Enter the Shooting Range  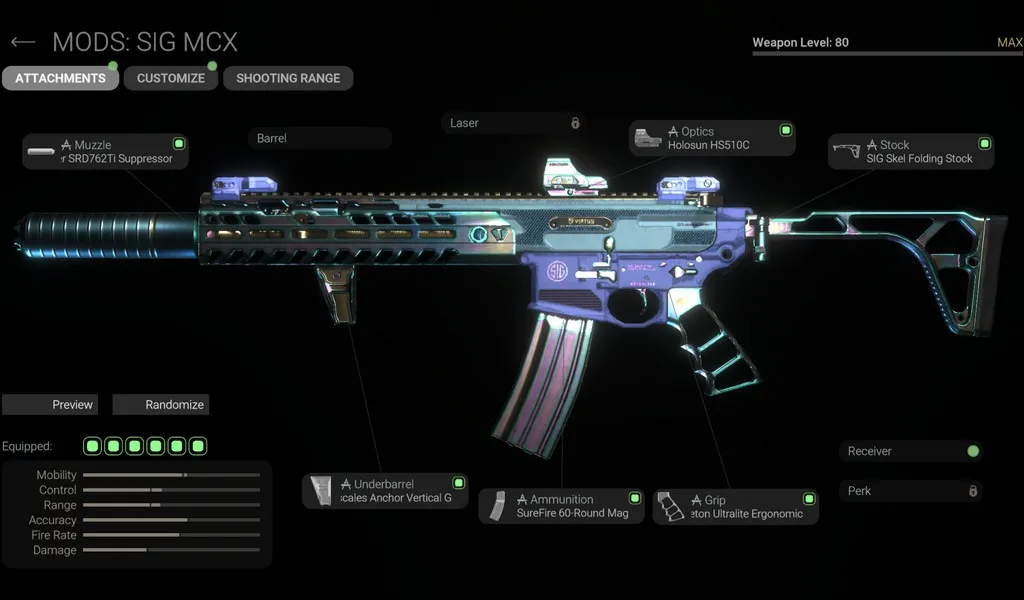click(x=288, y=78)
